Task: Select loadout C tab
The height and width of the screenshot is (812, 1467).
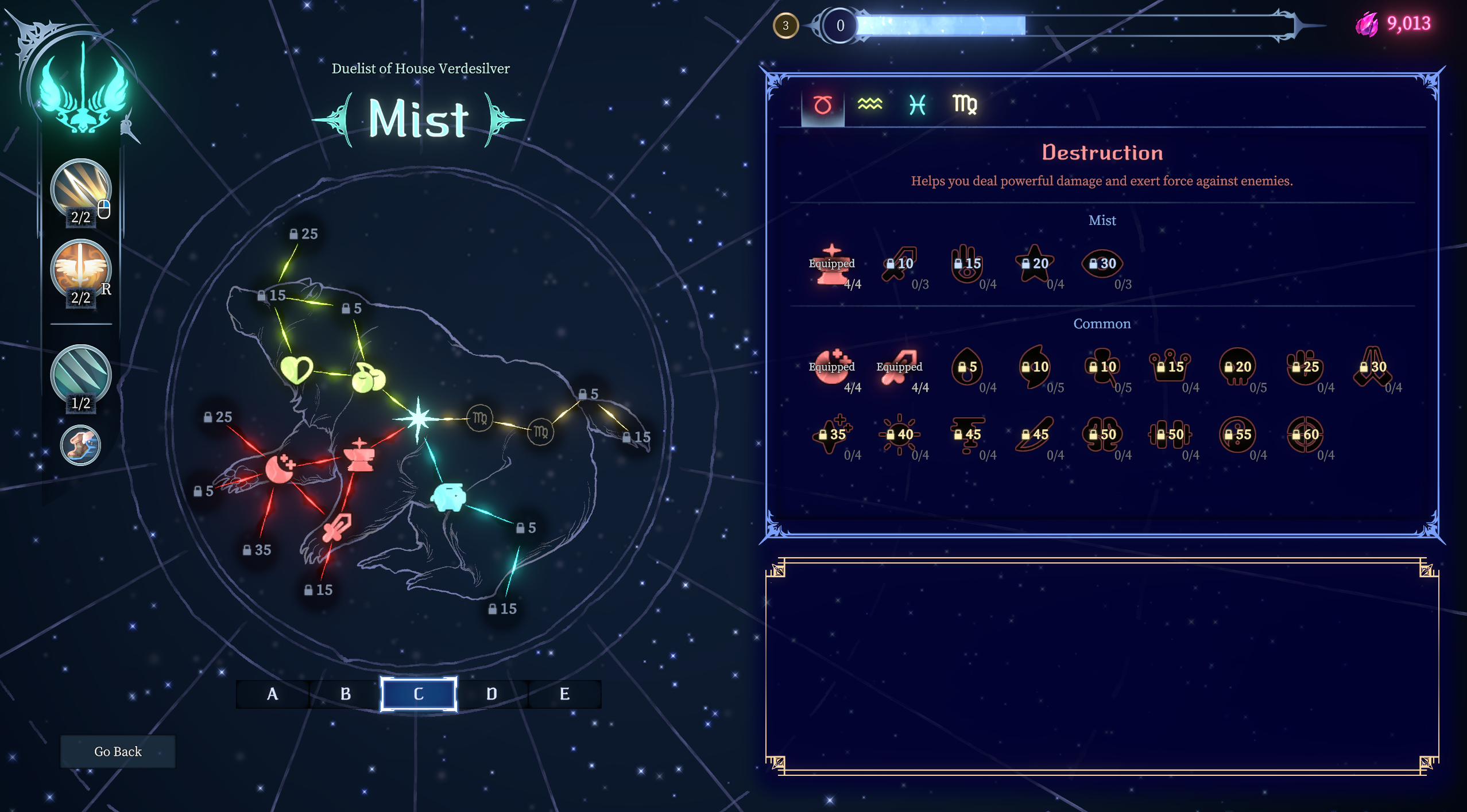Action: point(419,694)
